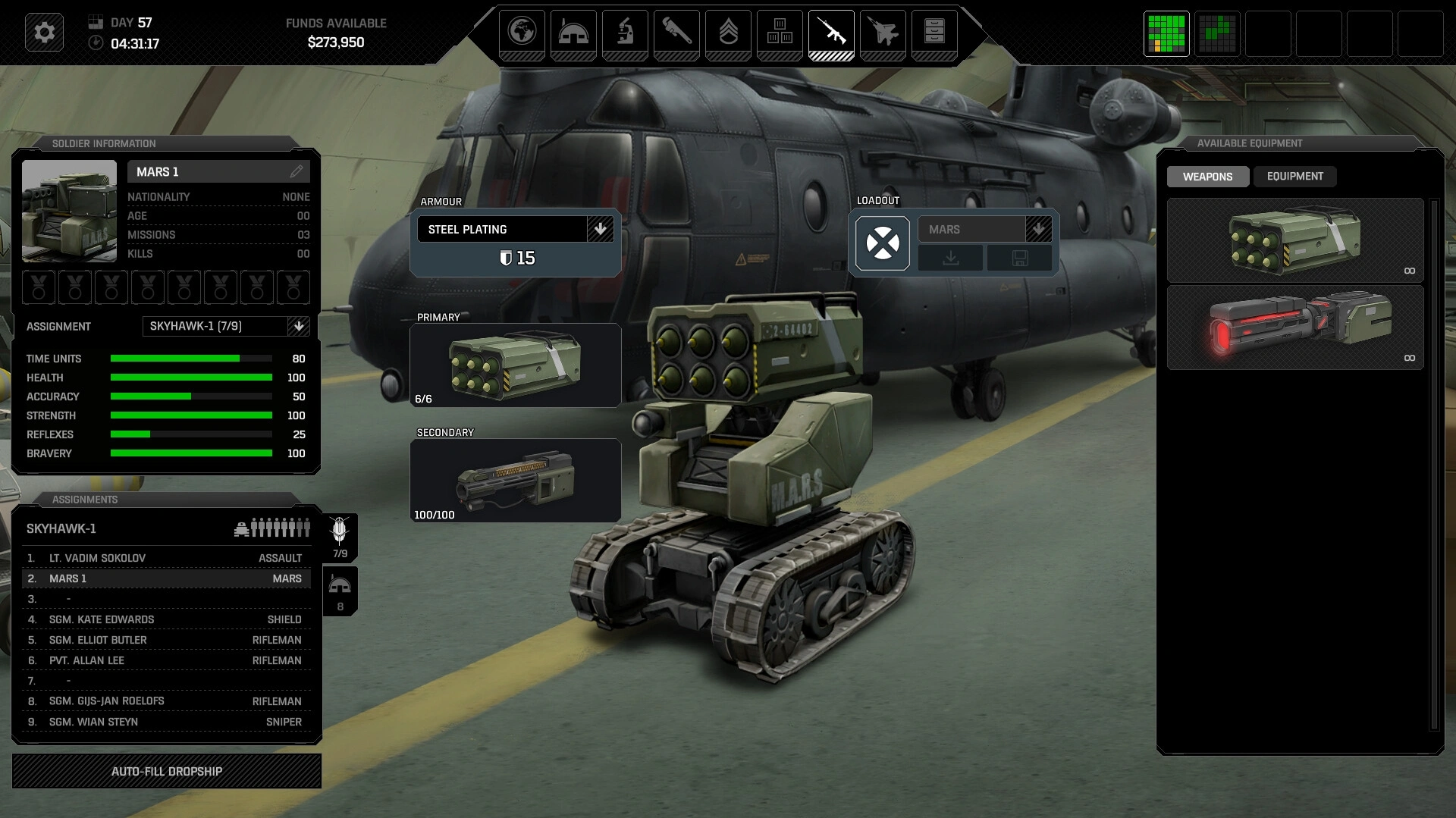Select the first bright green base grid
This screenshot has width=1456, height=818.
pos(1166,33)
